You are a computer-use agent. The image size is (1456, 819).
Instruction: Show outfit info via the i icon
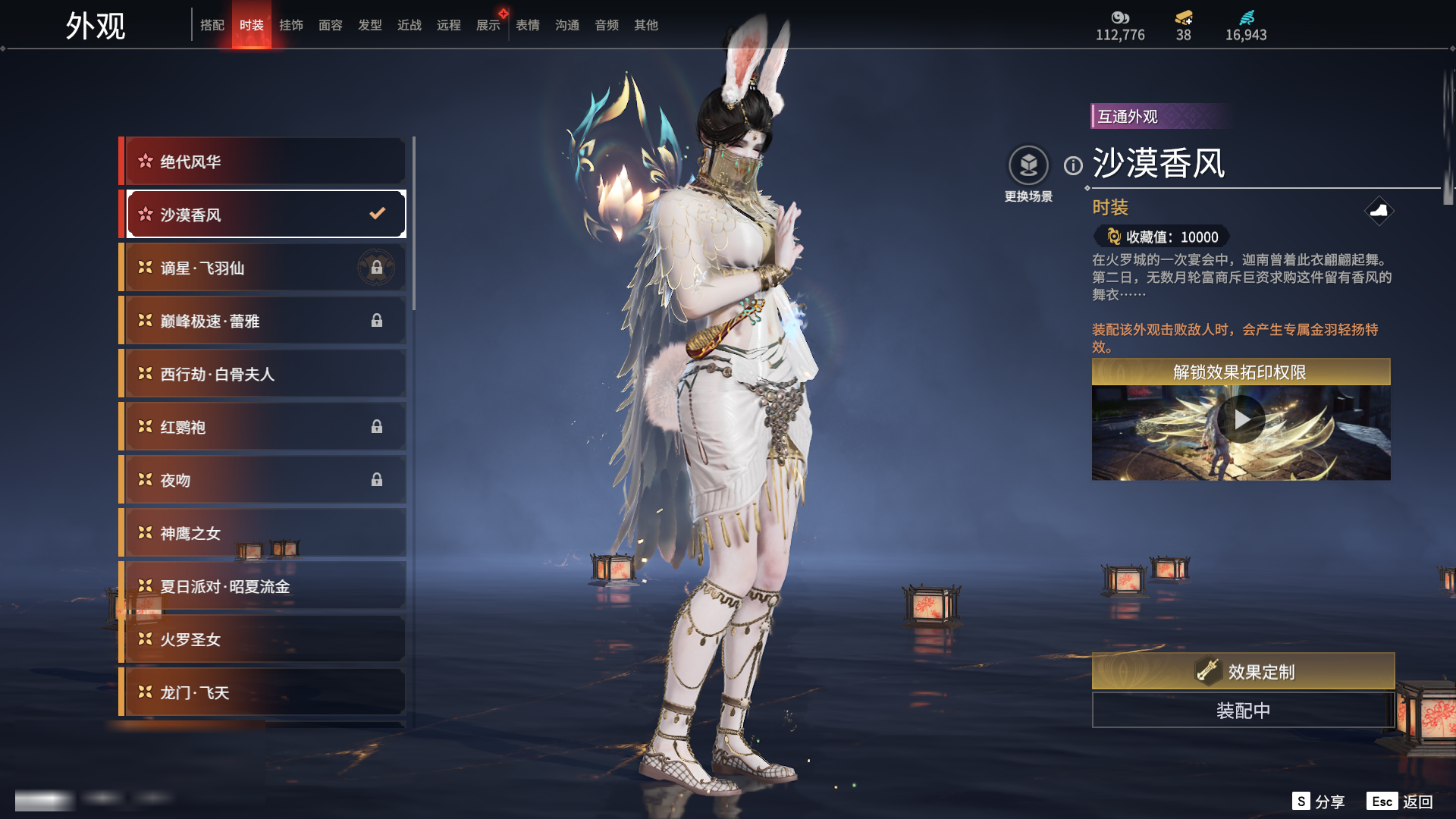[1073, 165]
